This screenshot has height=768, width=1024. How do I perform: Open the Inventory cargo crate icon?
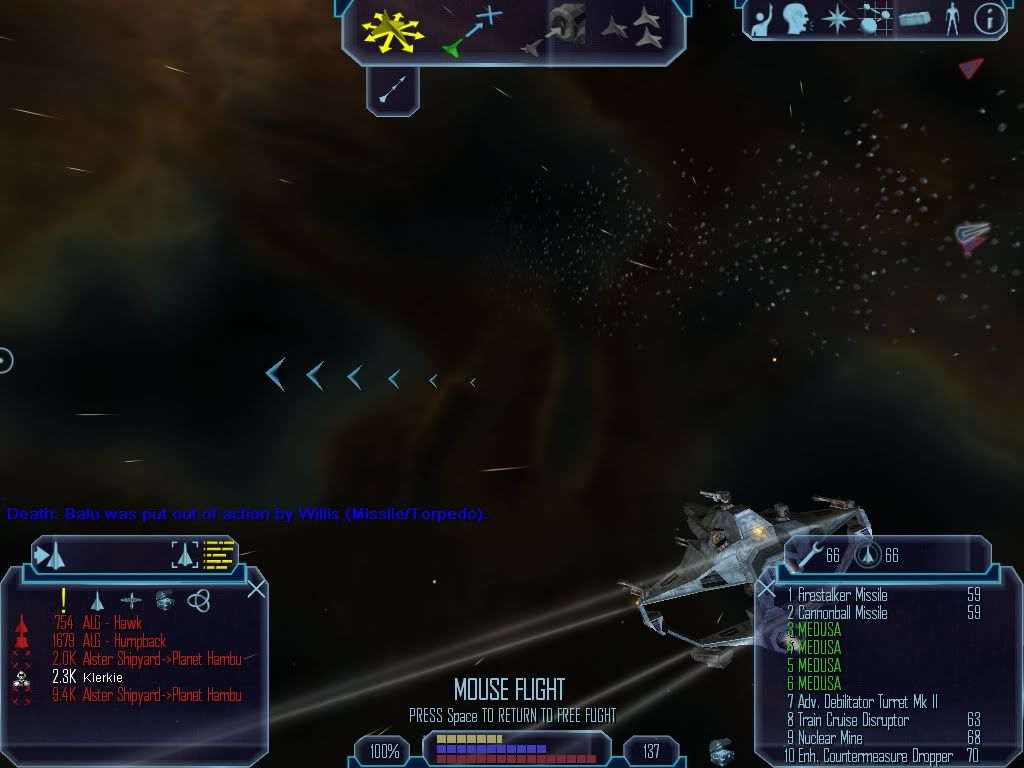coord(913,19)
